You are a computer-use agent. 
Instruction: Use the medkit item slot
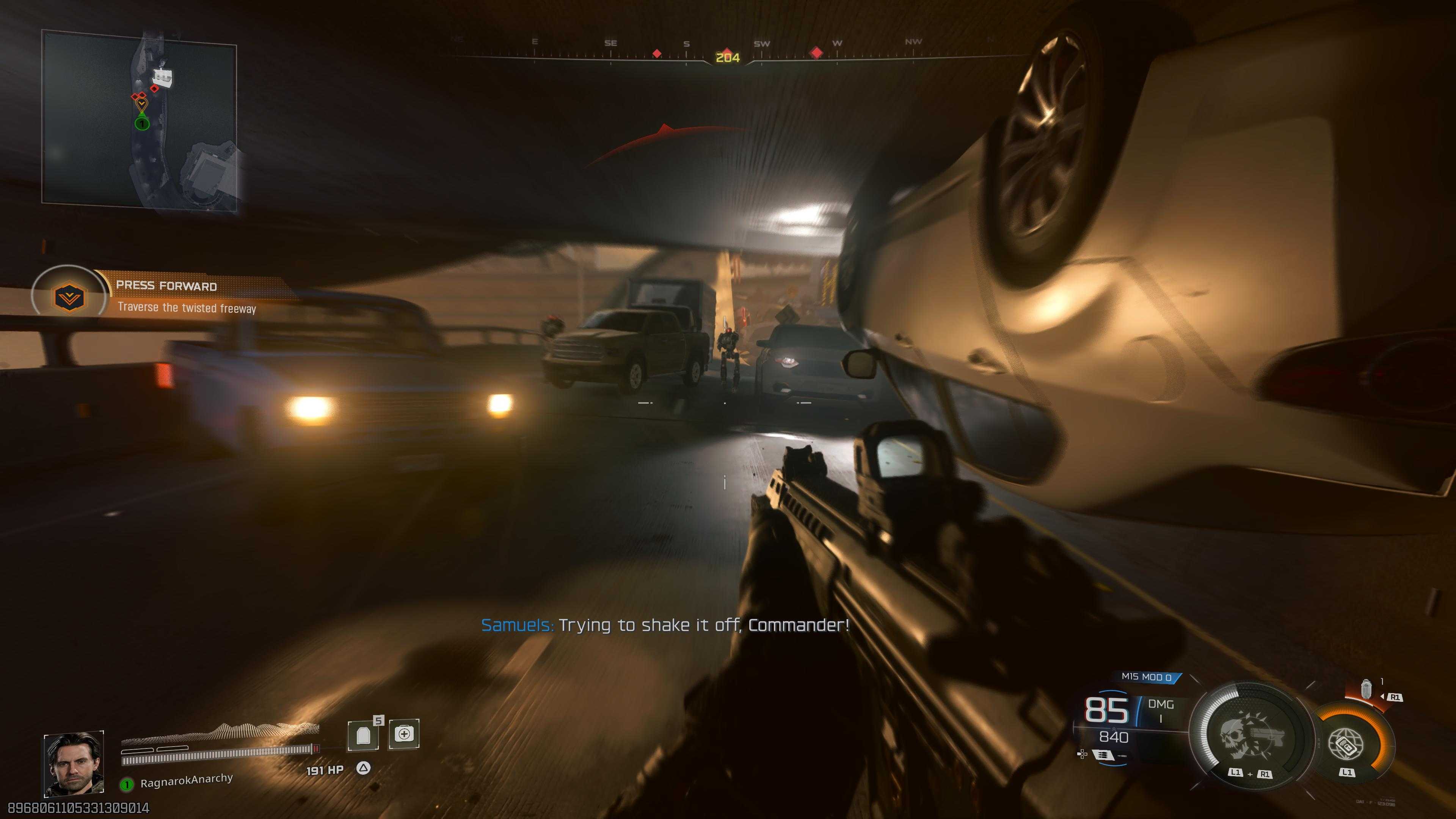point(404,734)
